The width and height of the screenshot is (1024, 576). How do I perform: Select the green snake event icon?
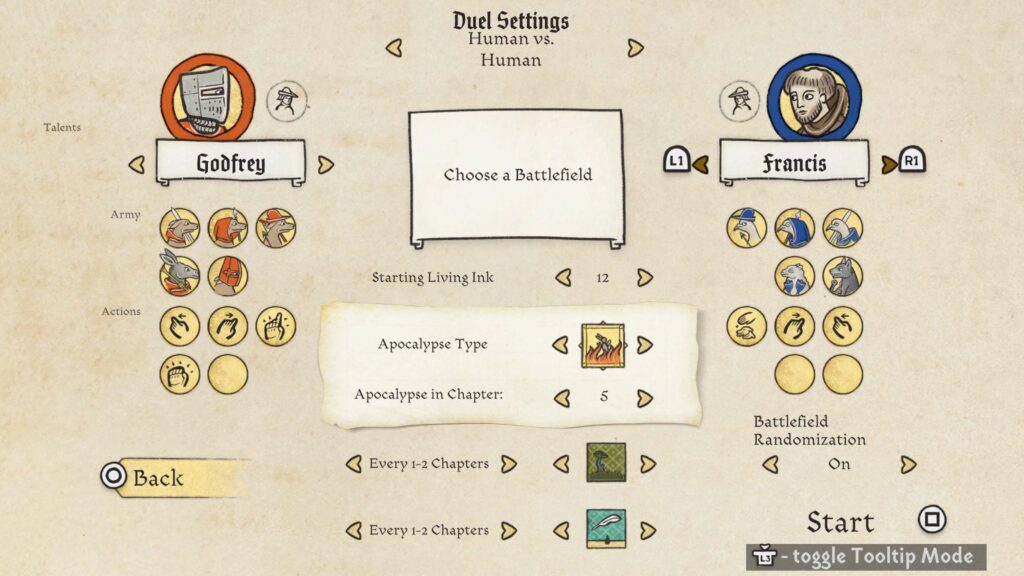(605, 463)
